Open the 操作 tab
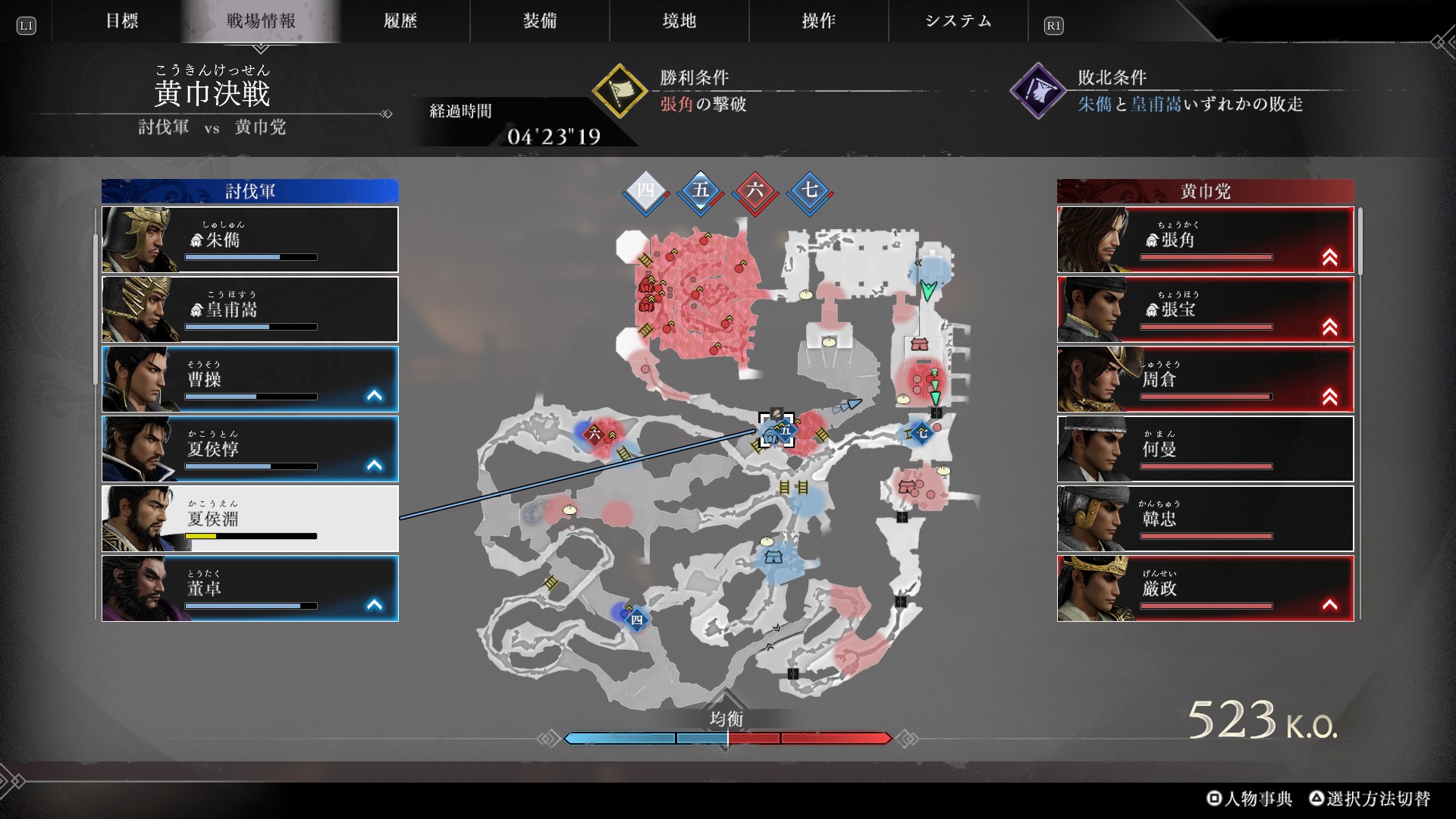 pyautogui.click(x=818, y=21)
